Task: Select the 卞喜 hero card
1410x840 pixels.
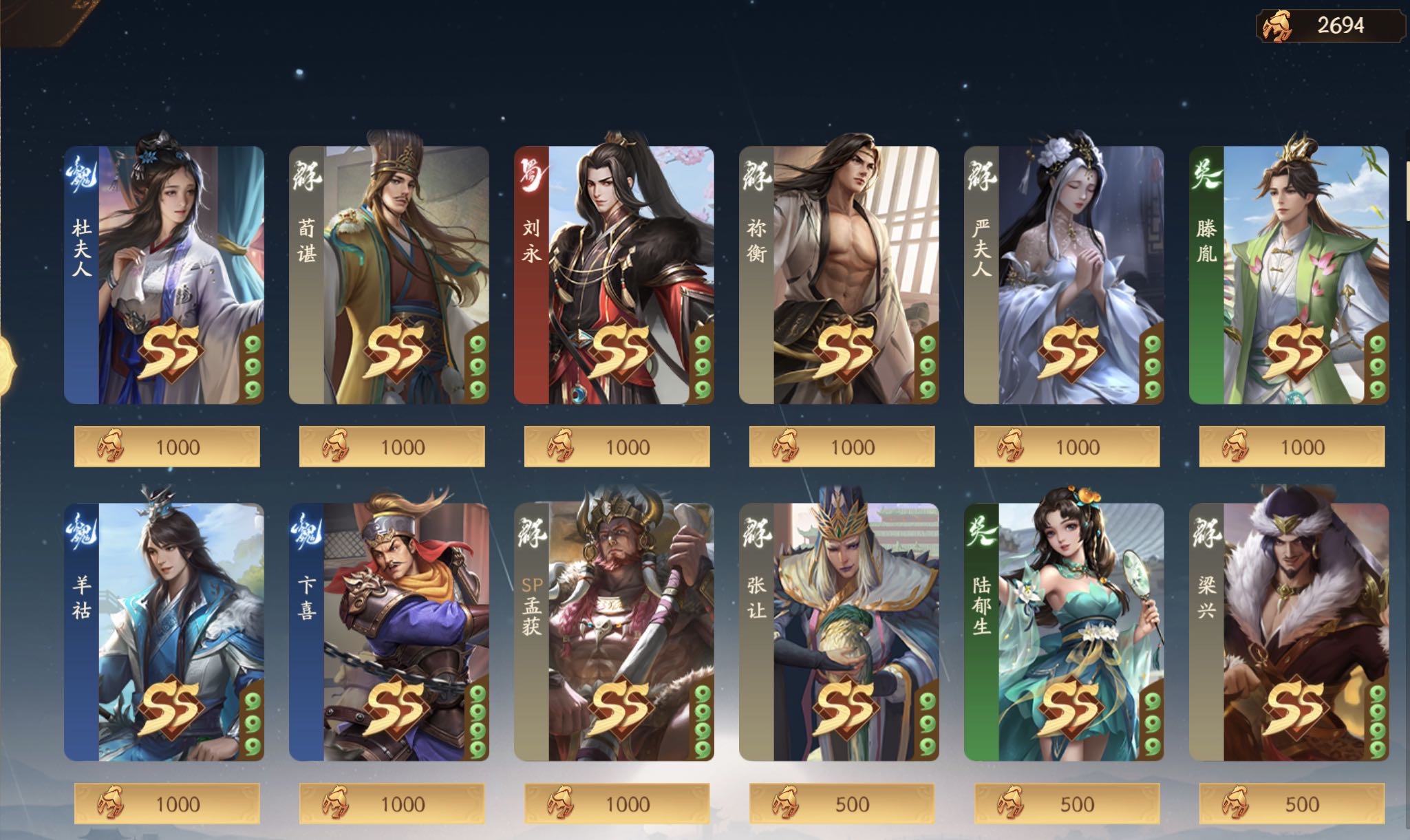Action: [x=389, y=632]
